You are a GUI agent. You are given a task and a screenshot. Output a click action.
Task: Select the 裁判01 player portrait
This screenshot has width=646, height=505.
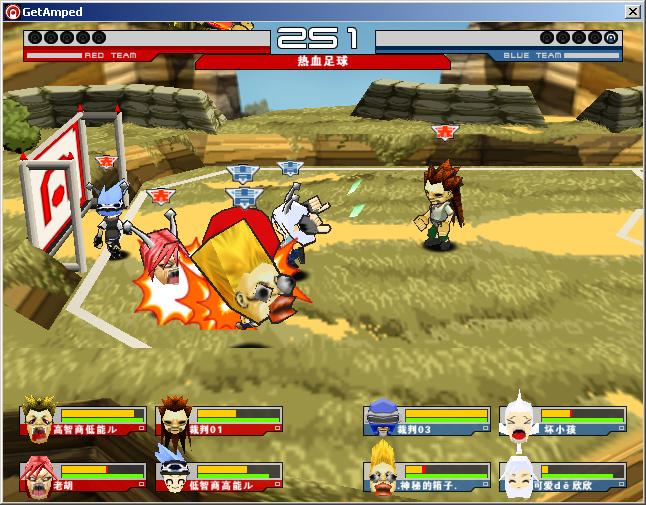176,418
